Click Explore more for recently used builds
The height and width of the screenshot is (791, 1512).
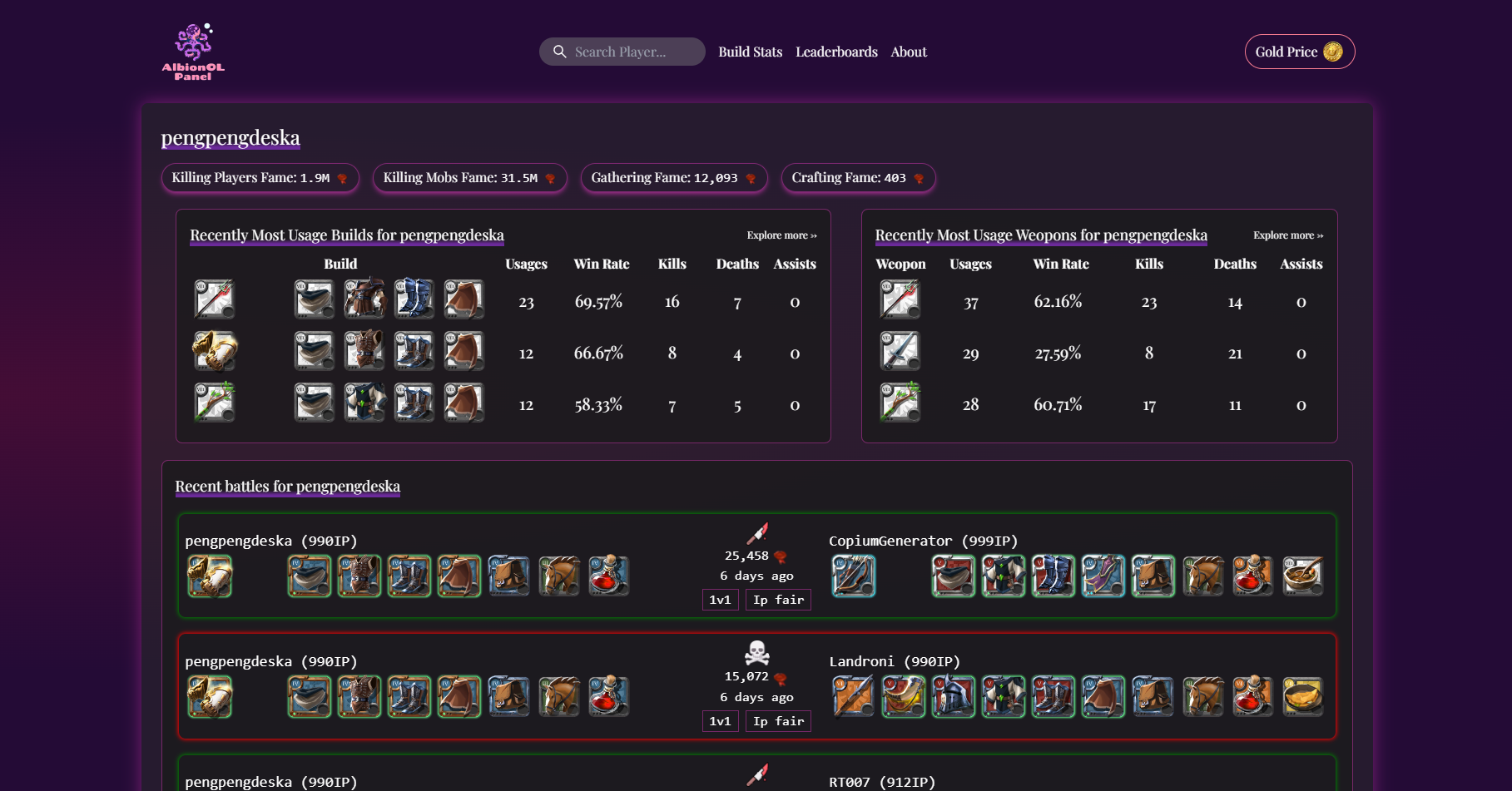[781, 235]
